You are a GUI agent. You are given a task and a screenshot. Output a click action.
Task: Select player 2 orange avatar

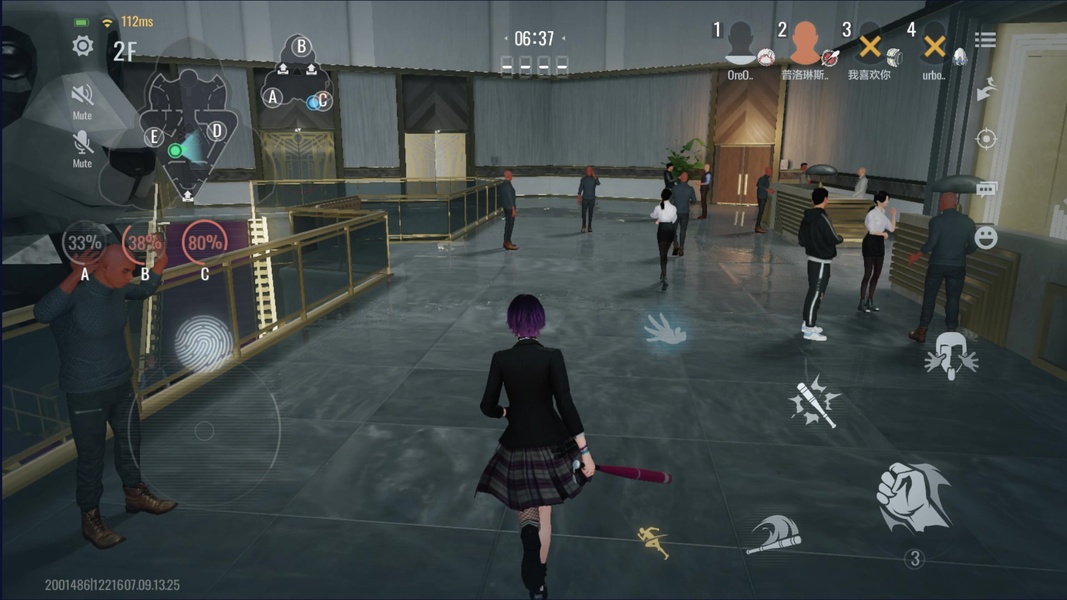tap(805, 44)
